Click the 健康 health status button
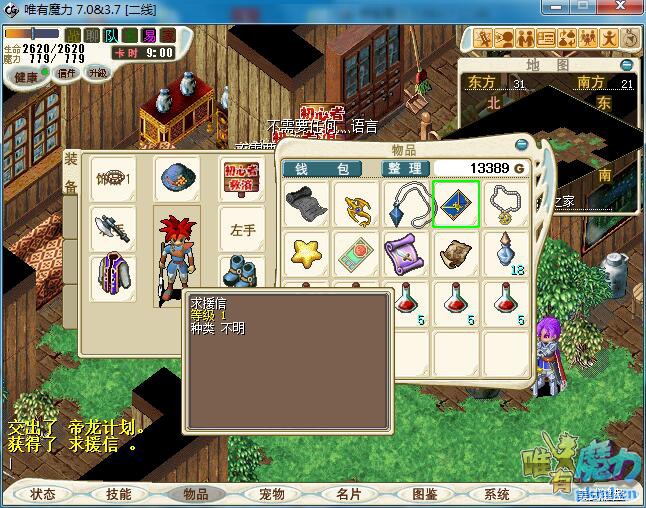 click(x=26, y=77)
